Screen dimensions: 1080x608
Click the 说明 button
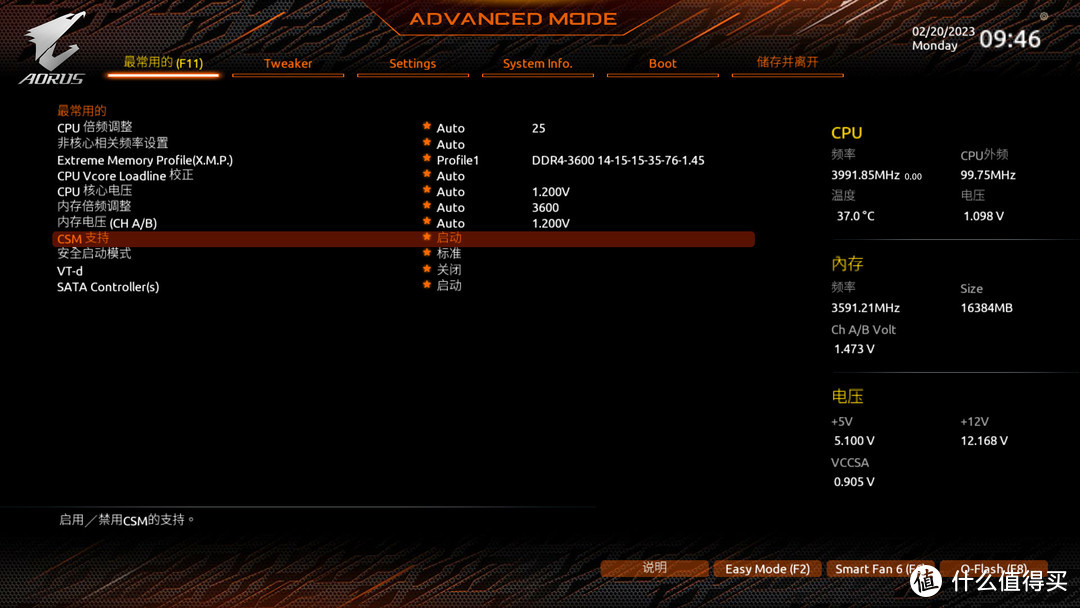pos(654,568)
